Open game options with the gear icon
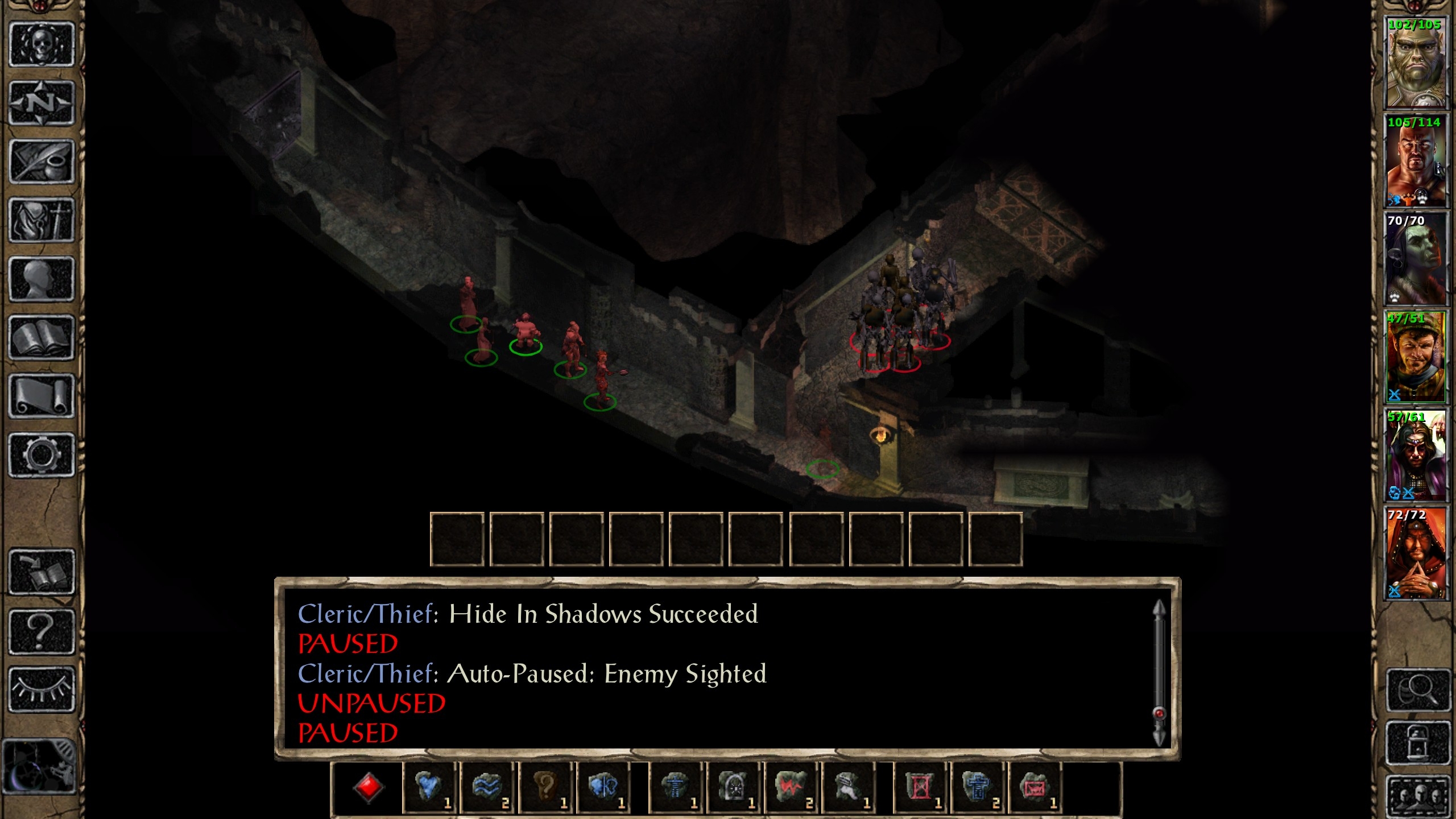This screenshot has width=1456, height=819. pos(42,455)
